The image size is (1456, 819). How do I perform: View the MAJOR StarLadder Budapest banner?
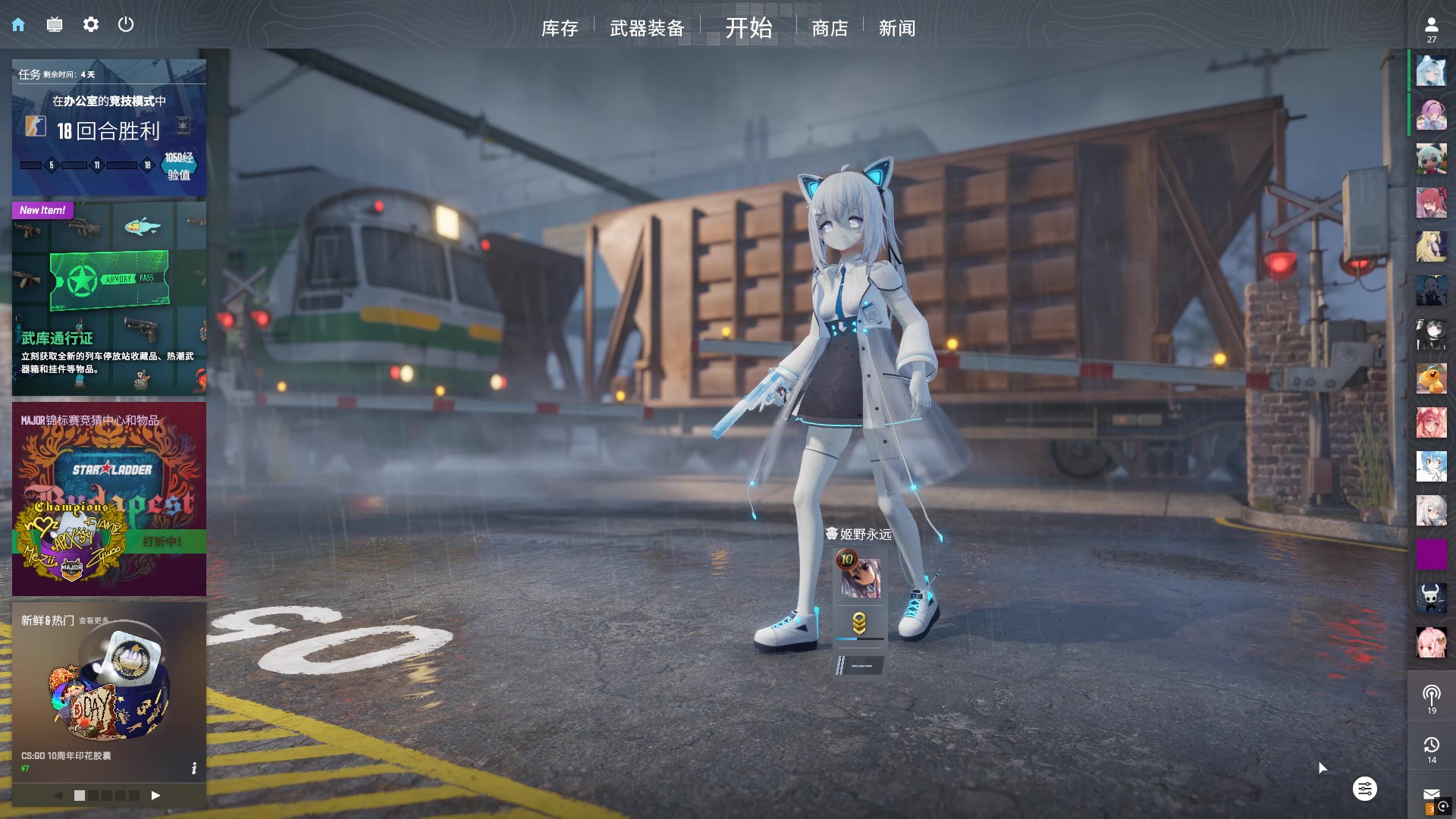click(109, 498)
